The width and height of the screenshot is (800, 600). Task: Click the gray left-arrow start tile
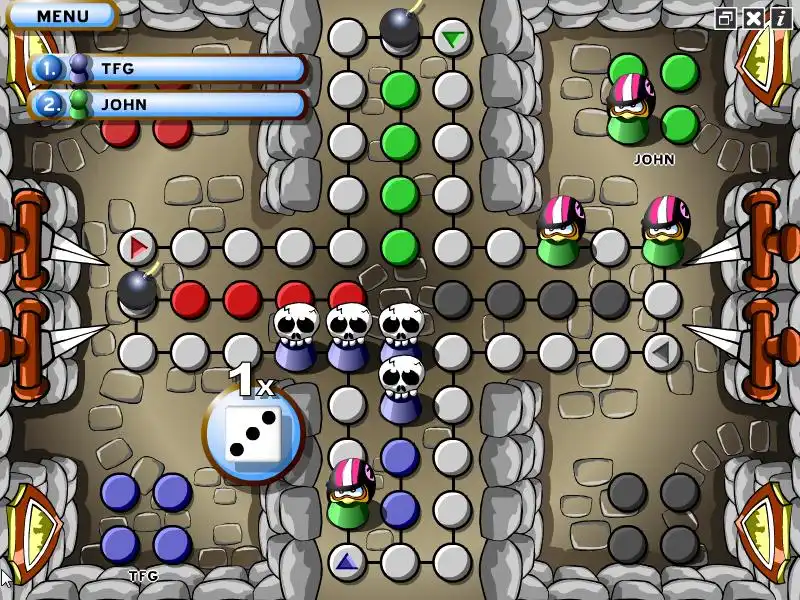tap(661, 351)
